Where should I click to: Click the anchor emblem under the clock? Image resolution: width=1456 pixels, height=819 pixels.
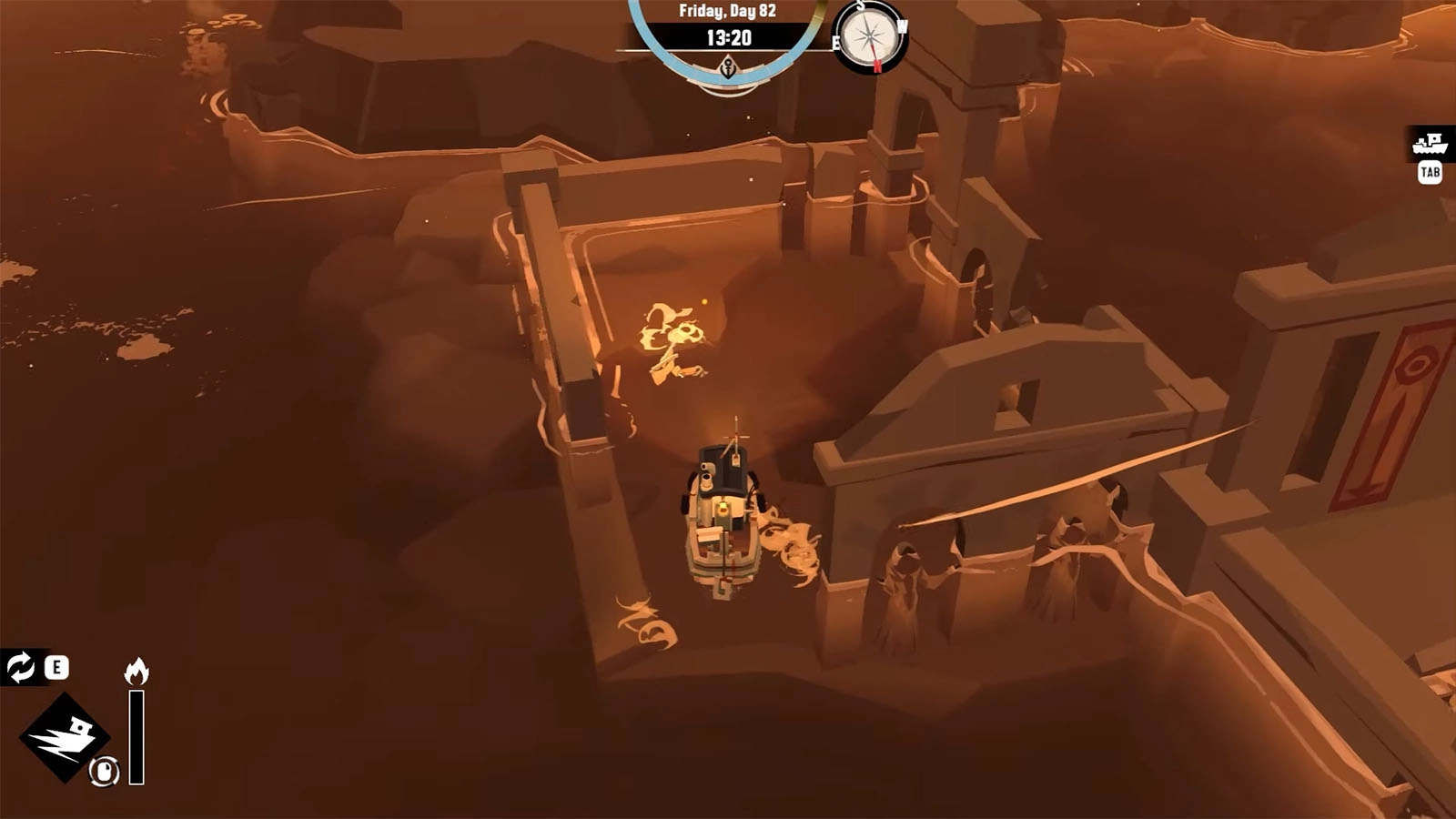click(x=728, y=68)
